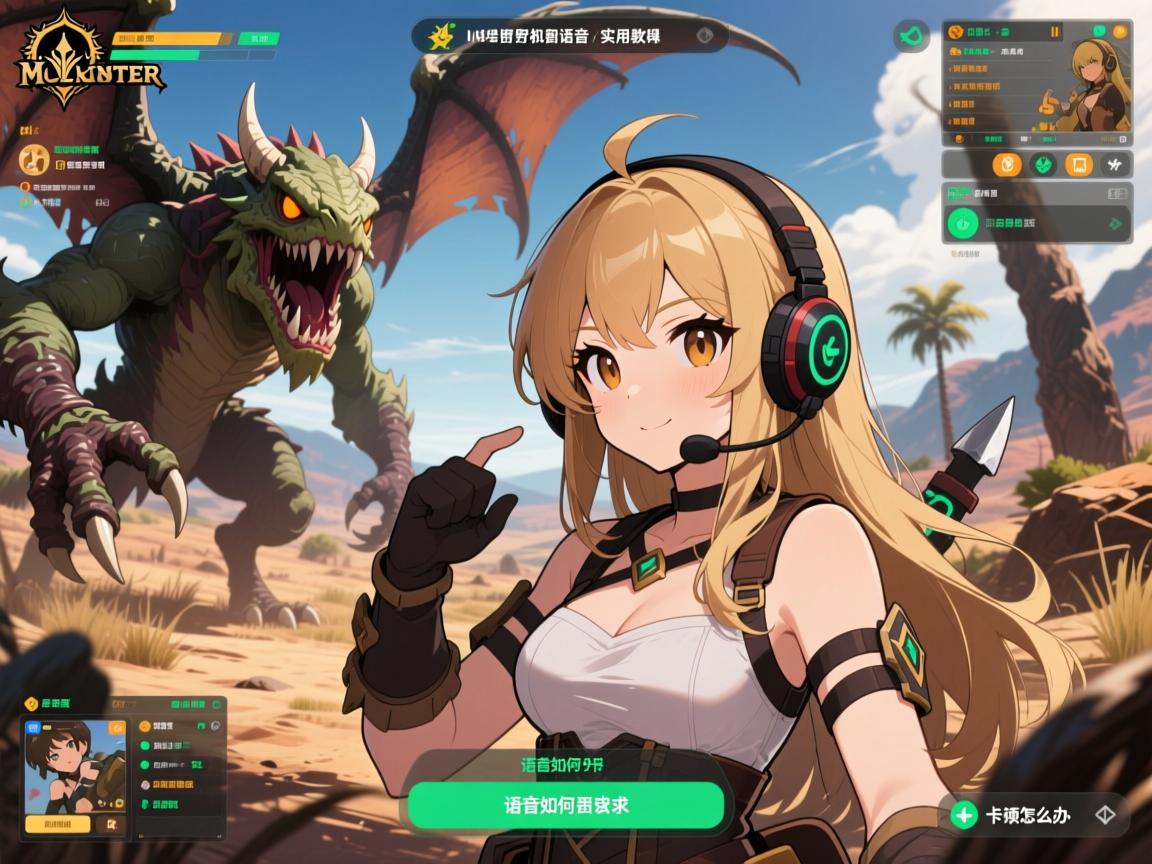Click the orange pause bars in top-right panel
Image resolution: width=1152 pixels, height=864 pixels.
(x=1054, y=33)
